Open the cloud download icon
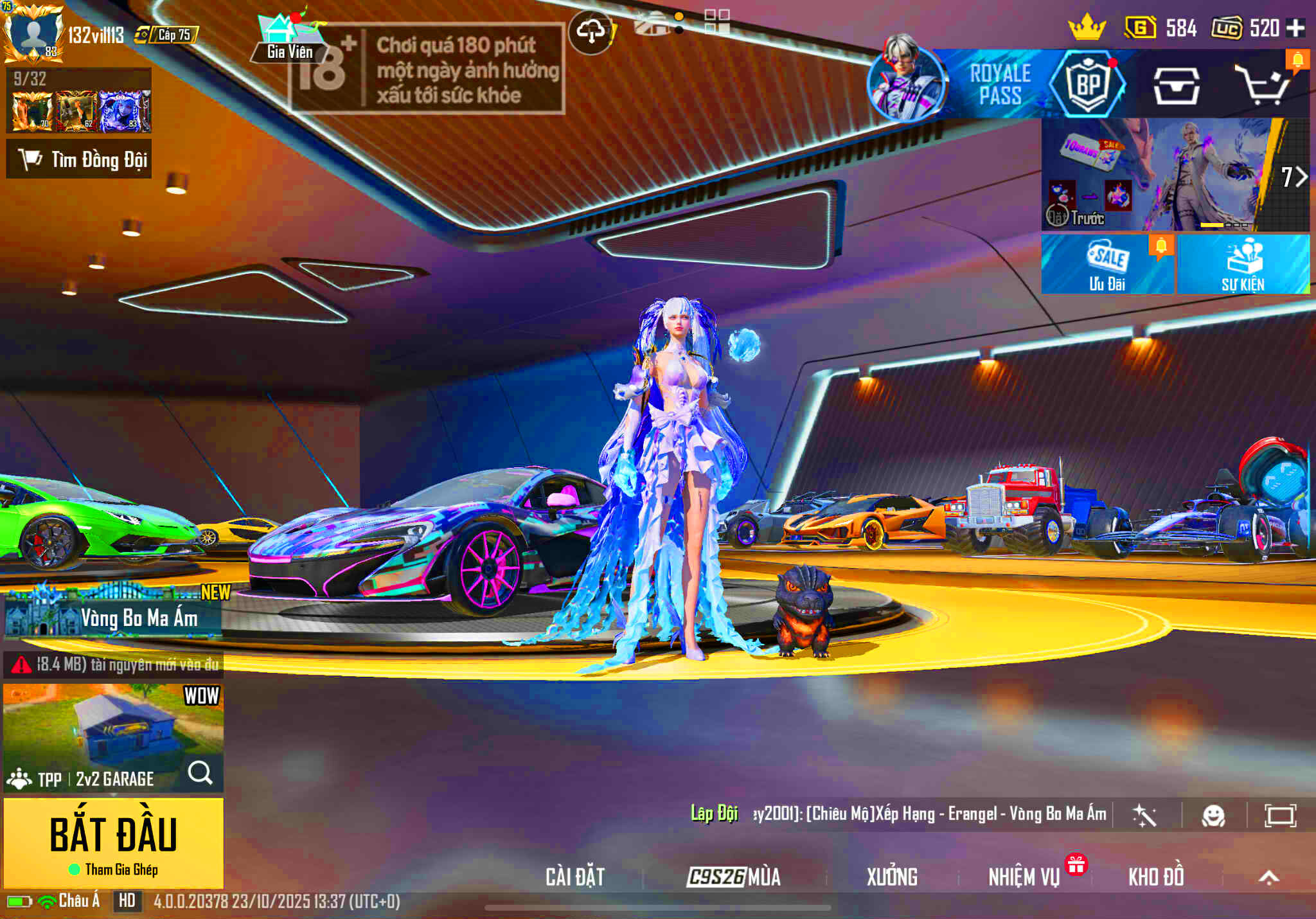Viewport: 1316px width, 919px height. [x=591, y=31]
